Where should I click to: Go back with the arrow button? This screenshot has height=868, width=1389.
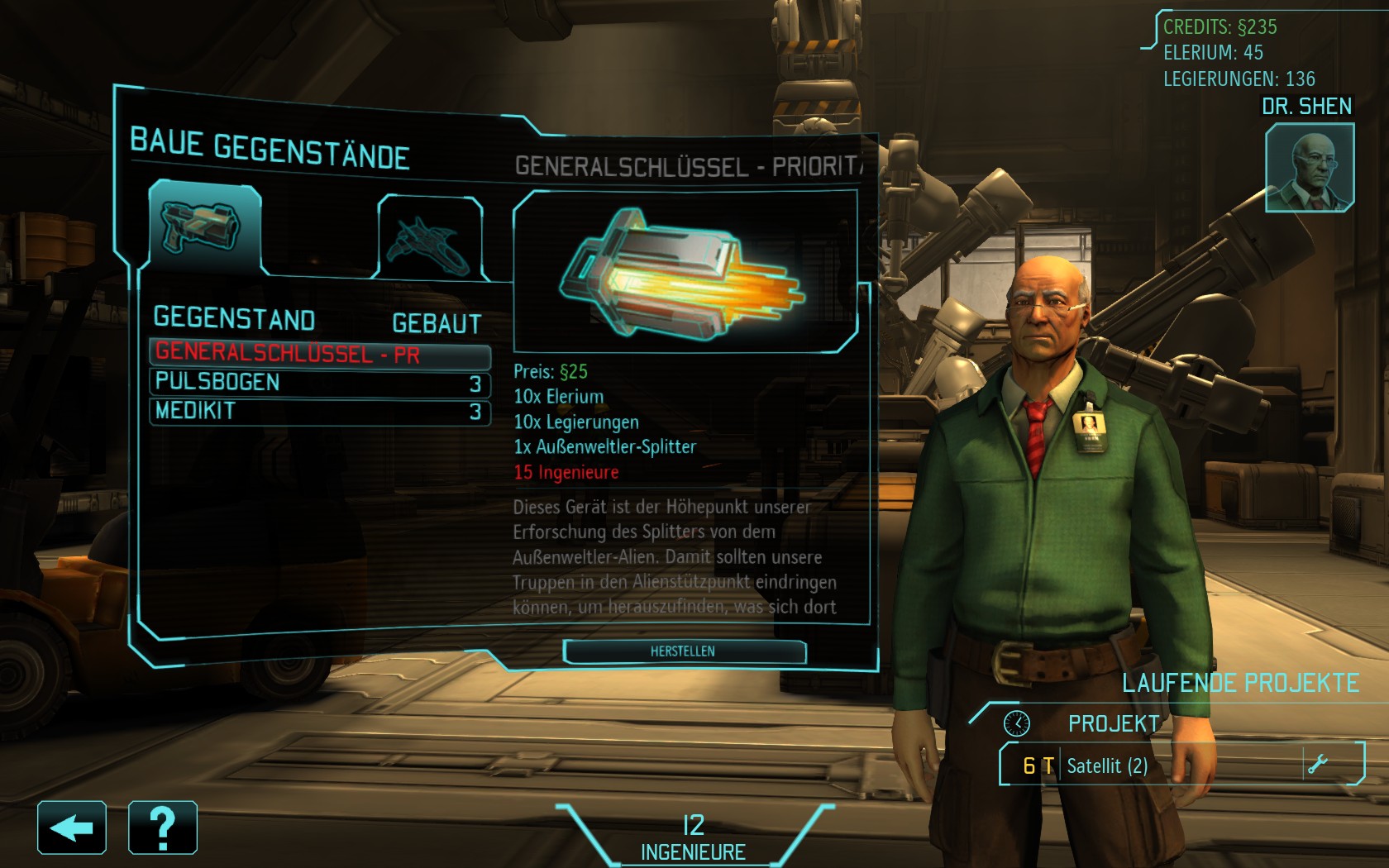[72, 827]
